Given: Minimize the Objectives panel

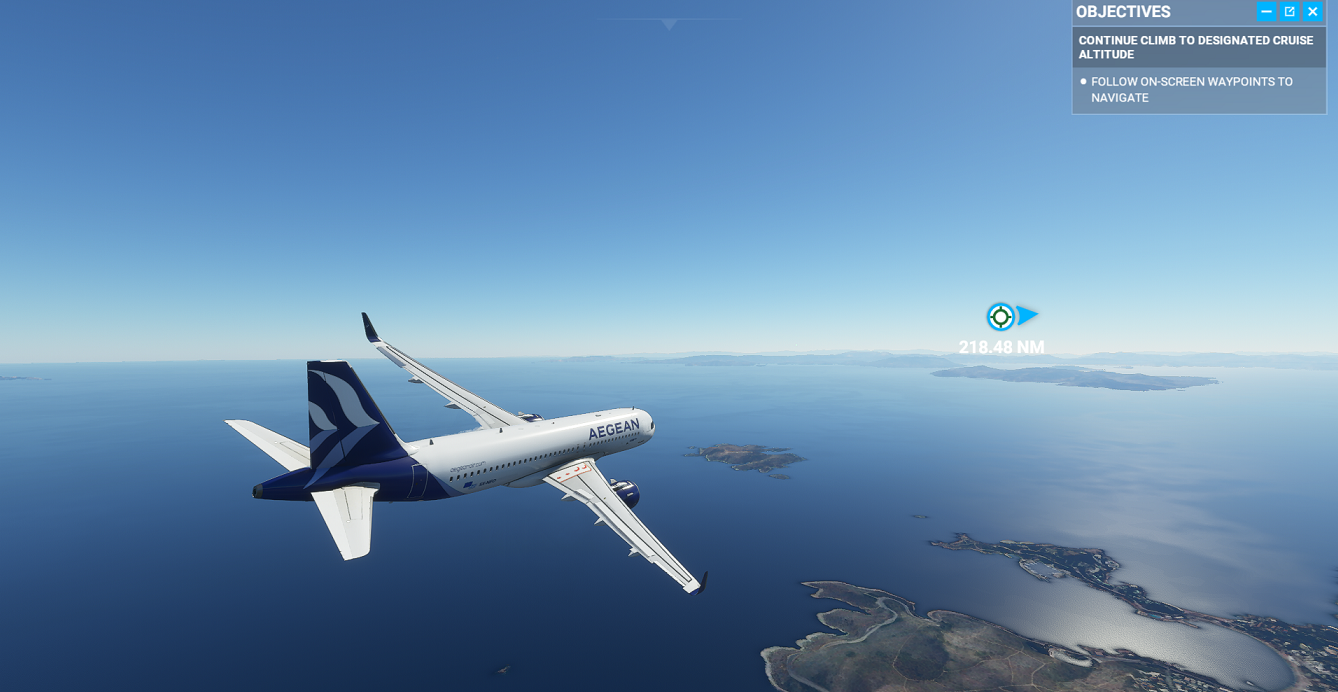Looking at the screenshot, I should pos(1266,12).
